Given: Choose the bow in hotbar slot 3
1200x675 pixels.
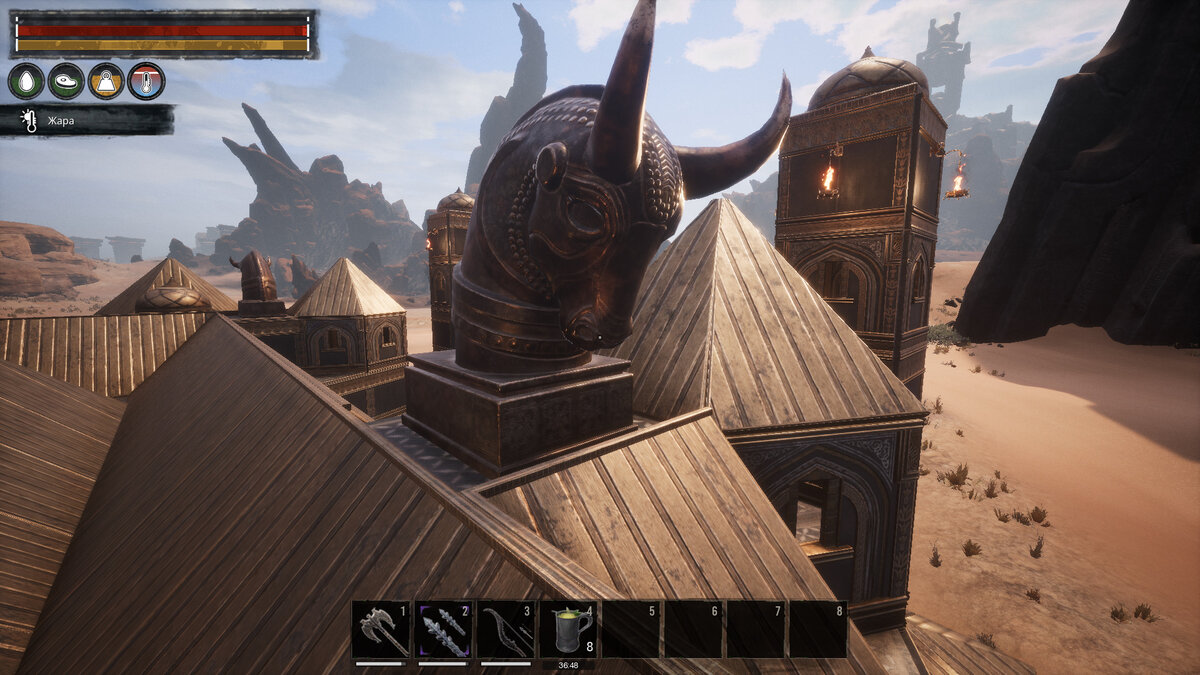Looking at the screenshot, I should coord(506,630).
